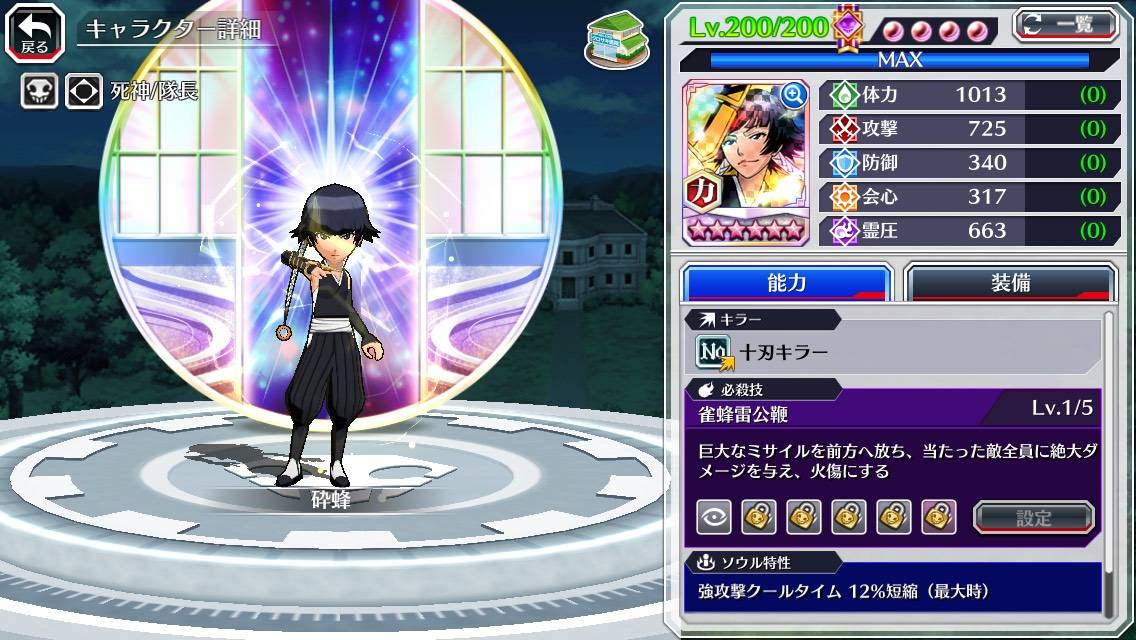Screen dimensions: 1136x640
Task: Click the skull affiliation icon
Action: [x=40, y=92]
